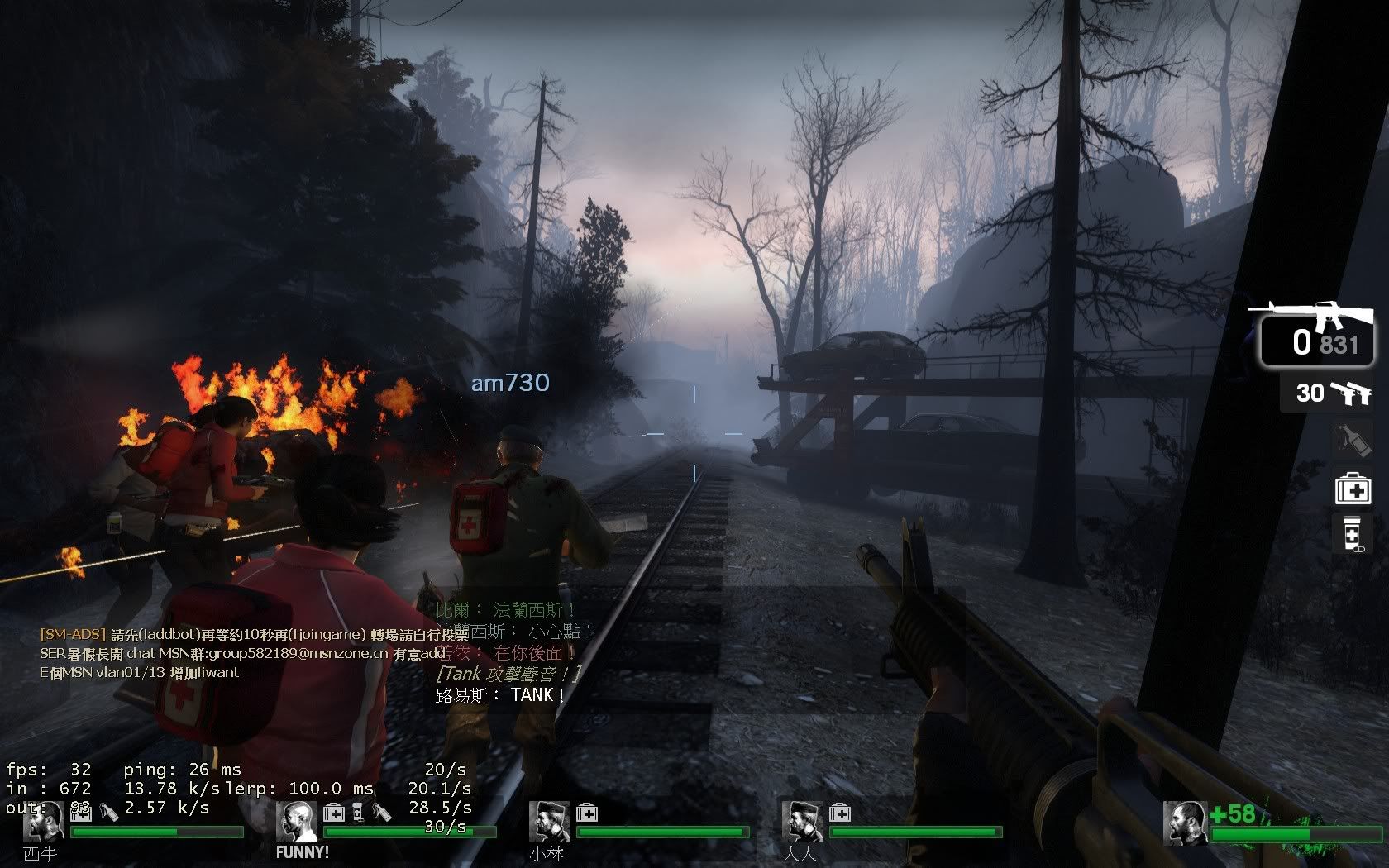Viewport: 1389px width, 868px height.
Task: Click your own survivor portrait
Action: point(1184,823)
